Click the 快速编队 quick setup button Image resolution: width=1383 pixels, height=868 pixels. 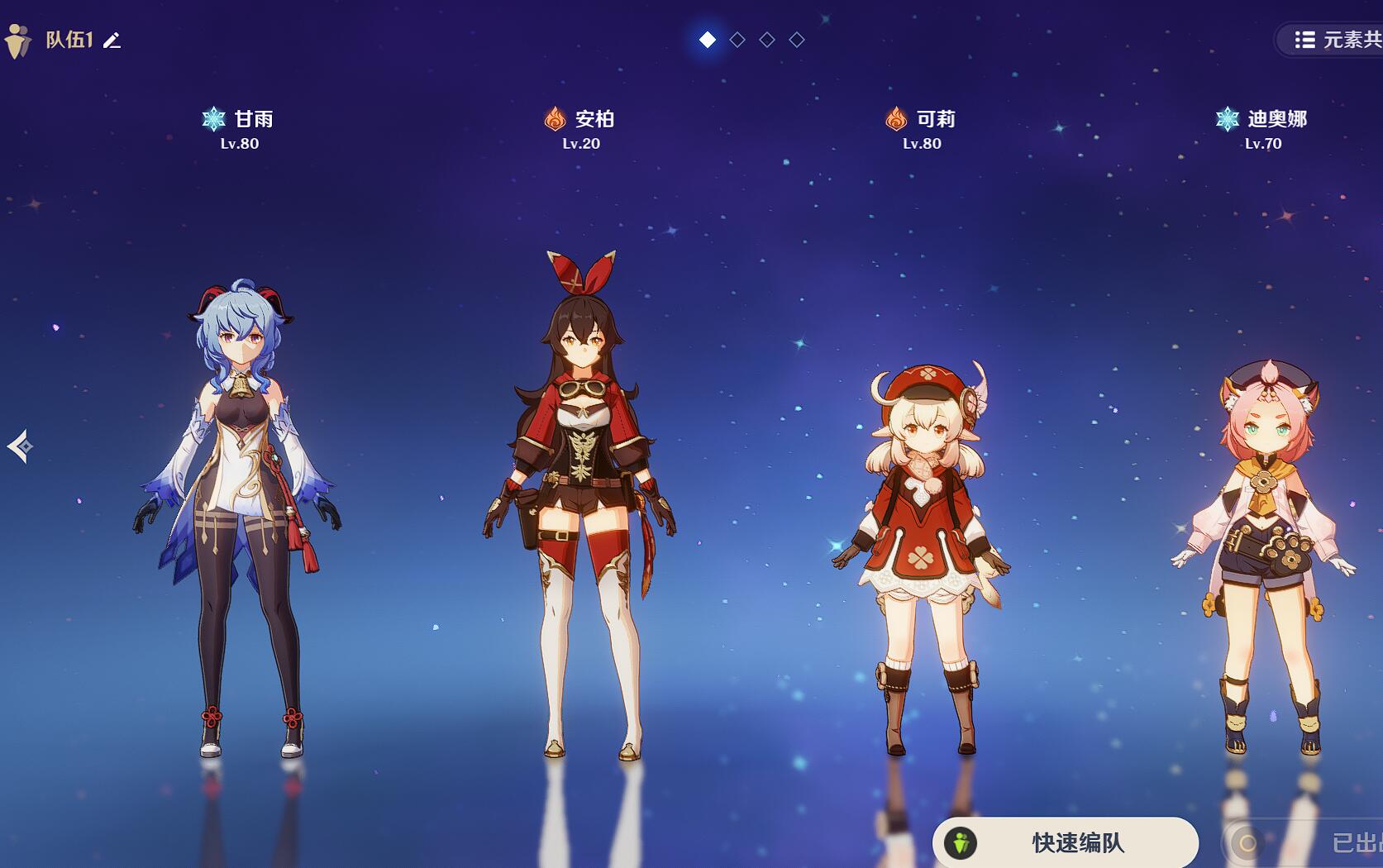[x=1066, y=842]
